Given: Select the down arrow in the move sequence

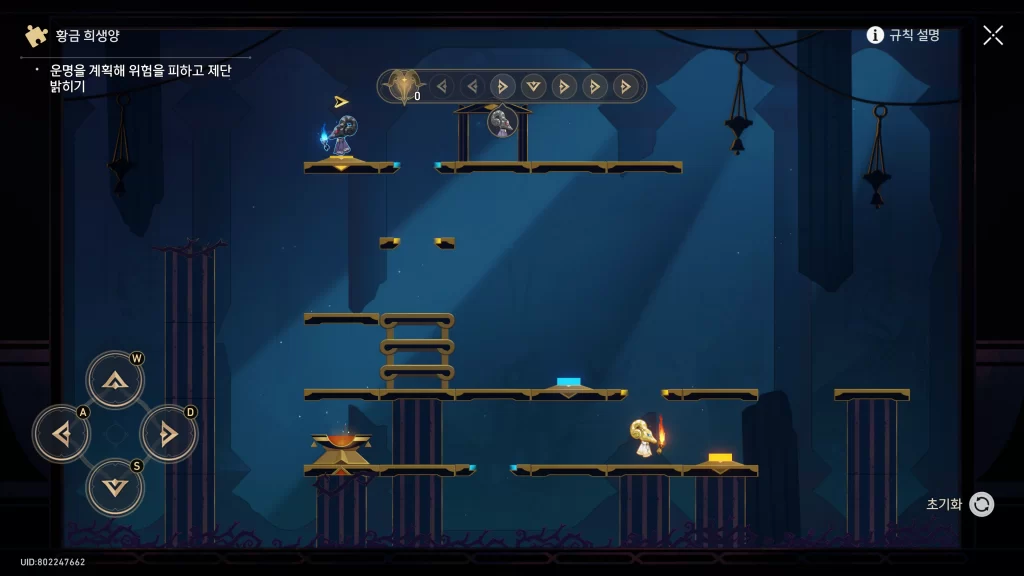Looking at the screenshot, I should [534, 86].
